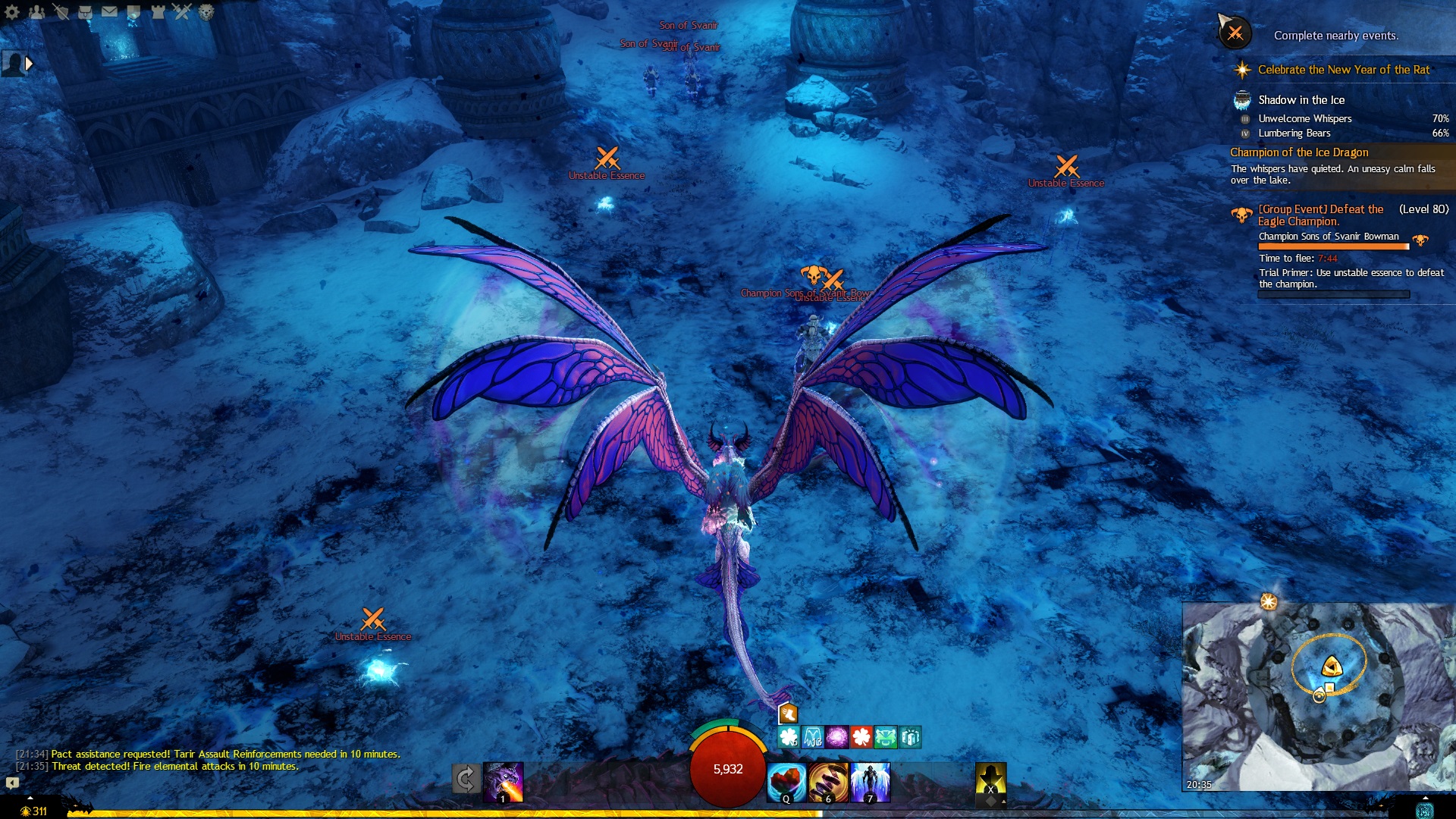Click the Defeat the Eagle Champion group event
1456x819 pixels.
pyautogui.click(x=1320, y=215)
